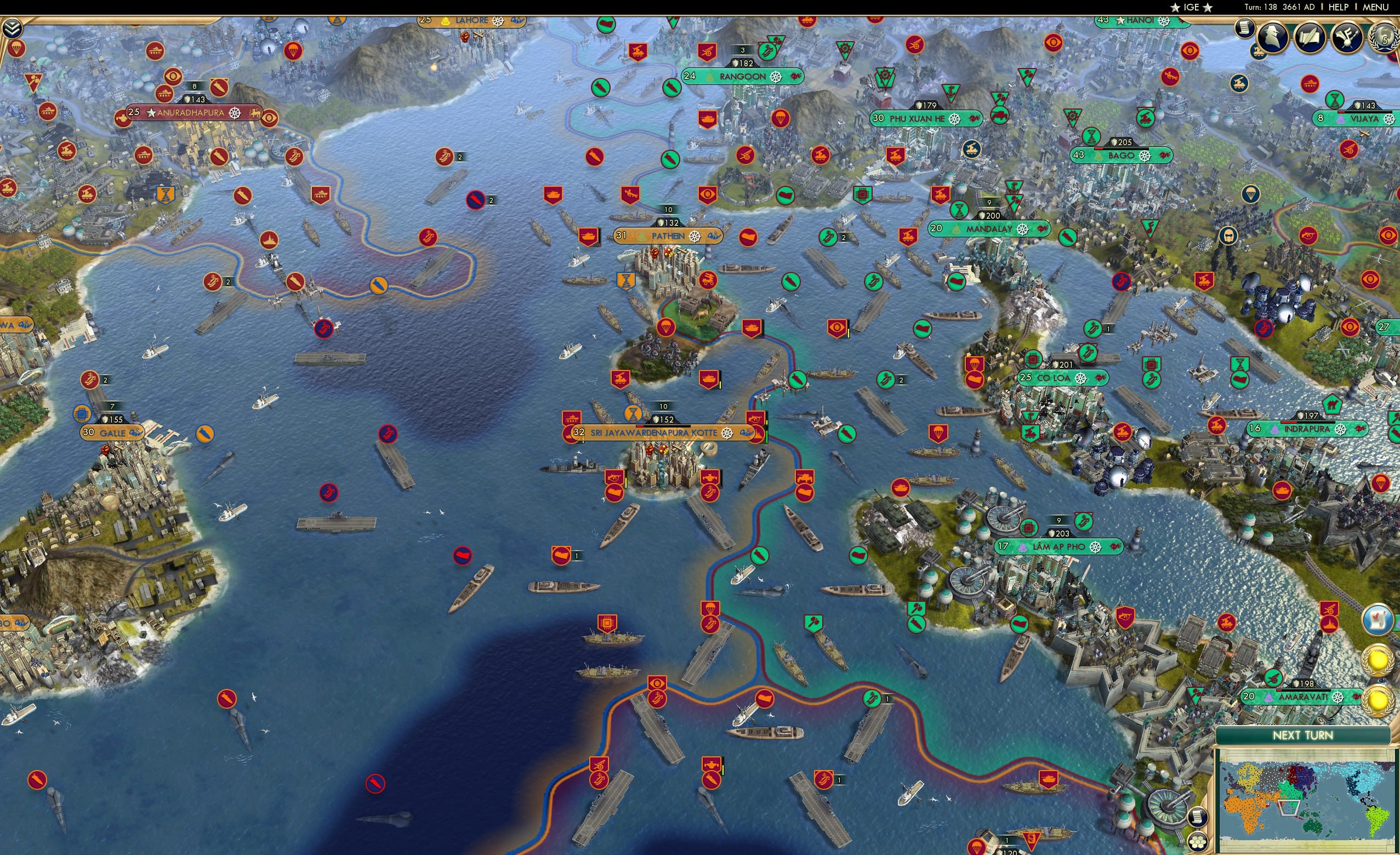Click the upper gold medal notification on right edge

point(1379,659)
